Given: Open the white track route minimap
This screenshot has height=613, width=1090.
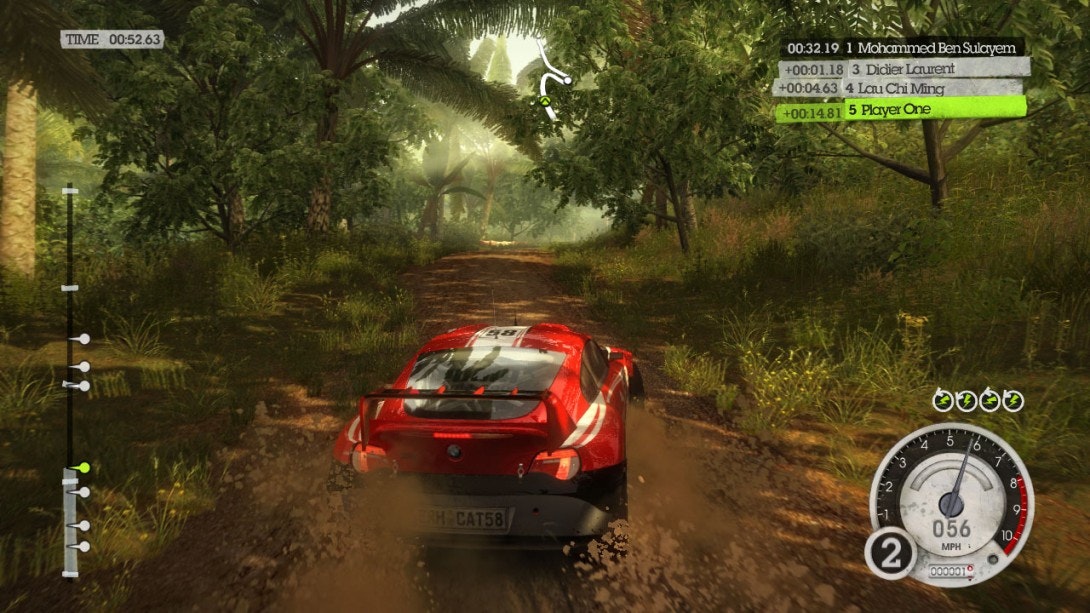Looking at the screenshot, I should point(551,82).
